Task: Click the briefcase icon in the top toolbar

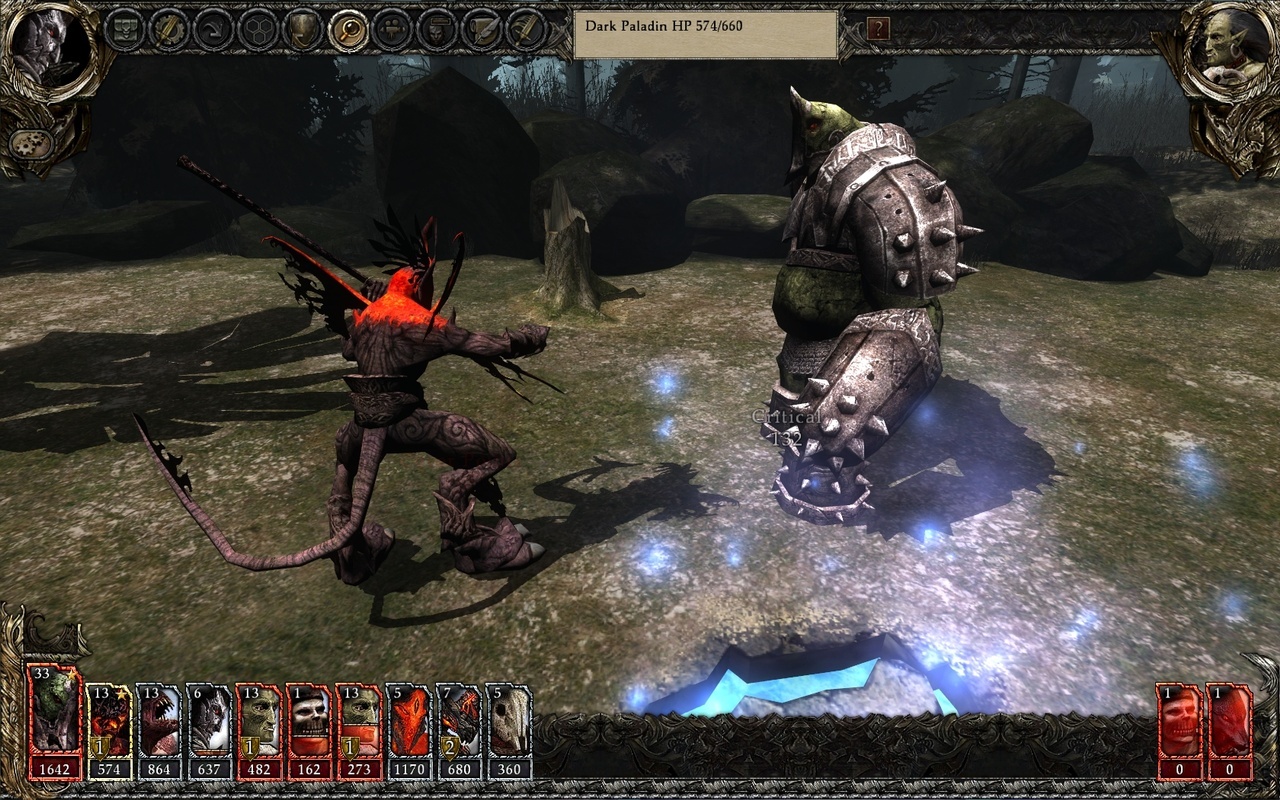Action: [125, 29]
